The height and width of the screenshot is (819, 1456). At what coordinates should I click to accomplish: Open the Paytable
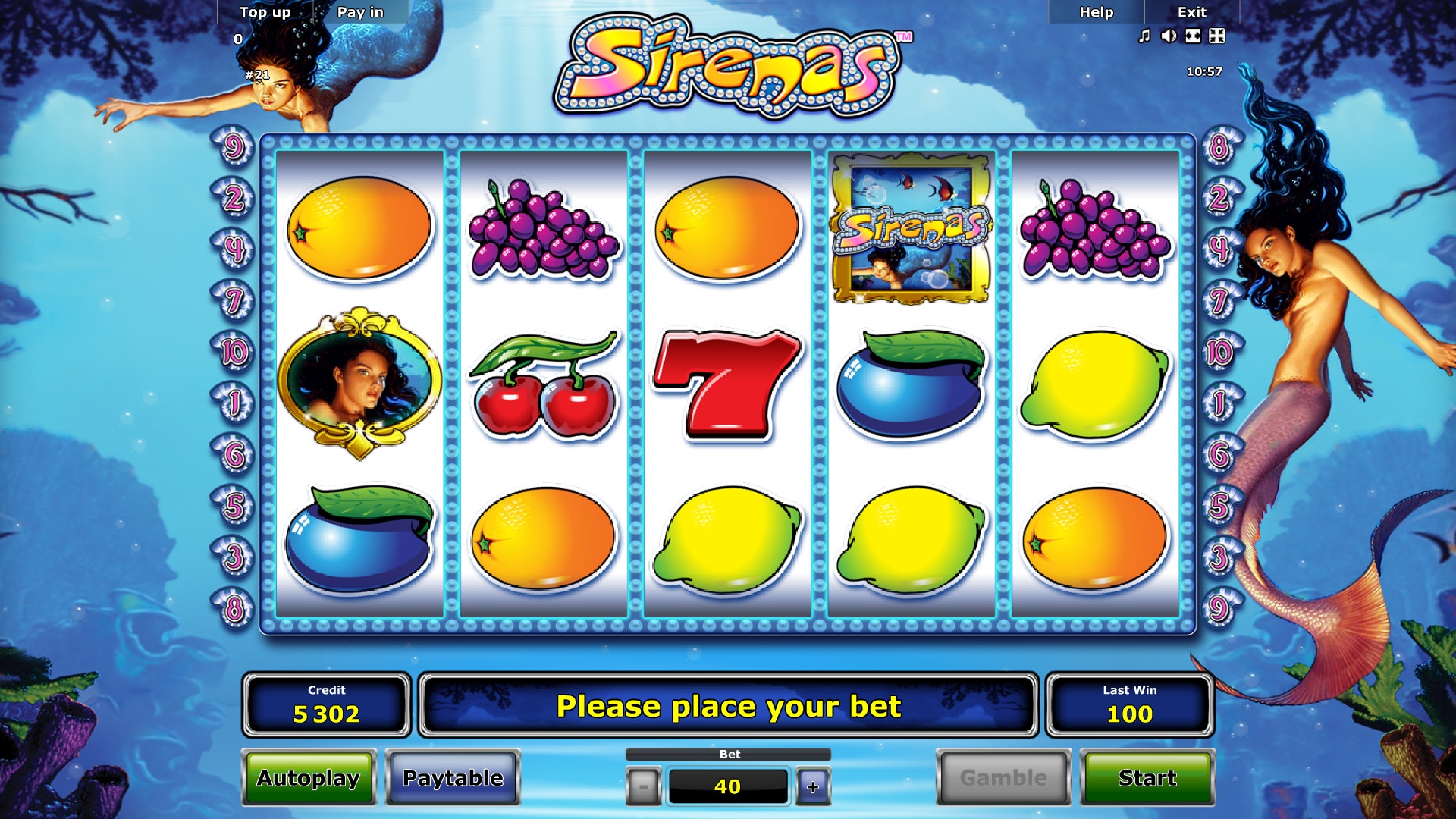point(453,778)
